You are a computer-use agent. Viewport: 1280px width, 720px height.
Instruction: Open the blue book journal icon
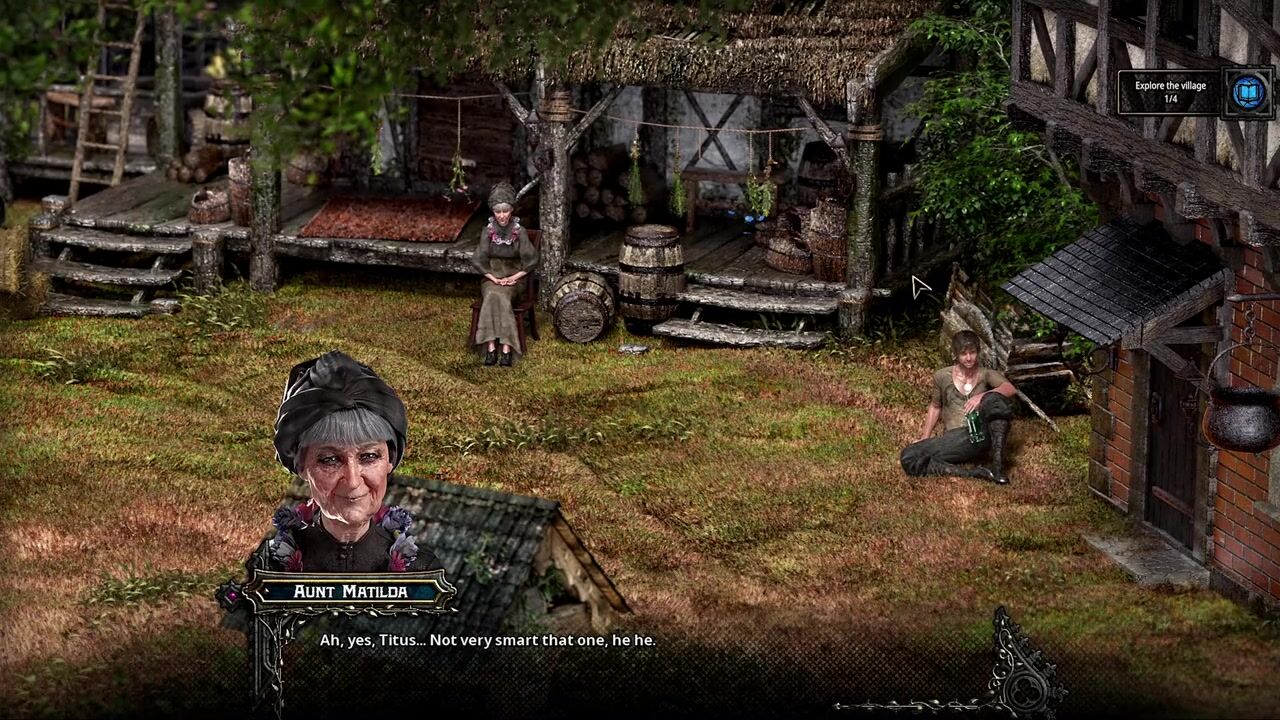(x=1247, y=93)
